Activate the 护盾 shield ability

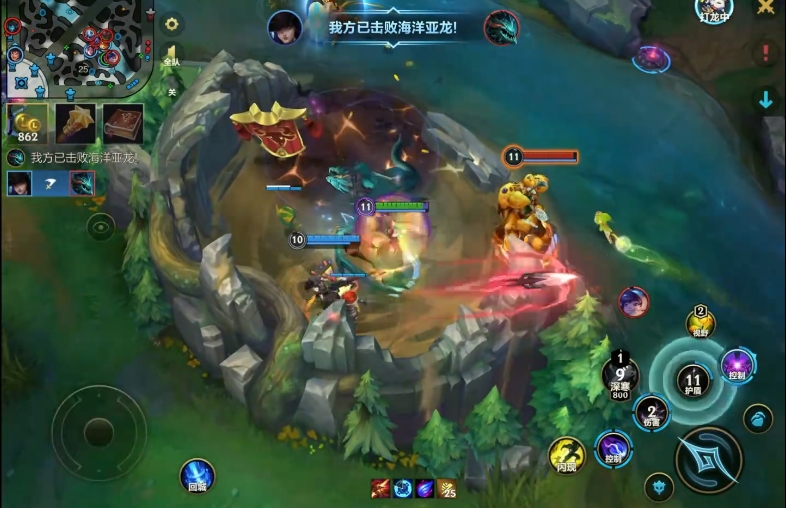692,379
